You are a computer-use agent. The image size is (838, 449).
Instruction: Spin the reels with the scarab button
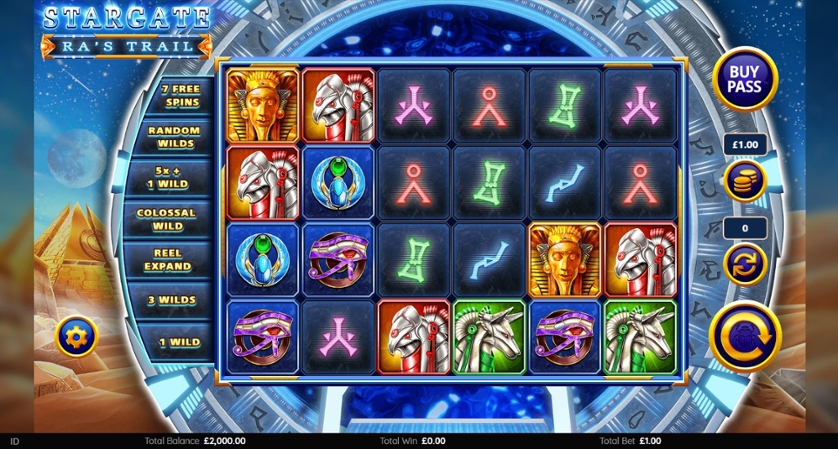click(745, 335)
